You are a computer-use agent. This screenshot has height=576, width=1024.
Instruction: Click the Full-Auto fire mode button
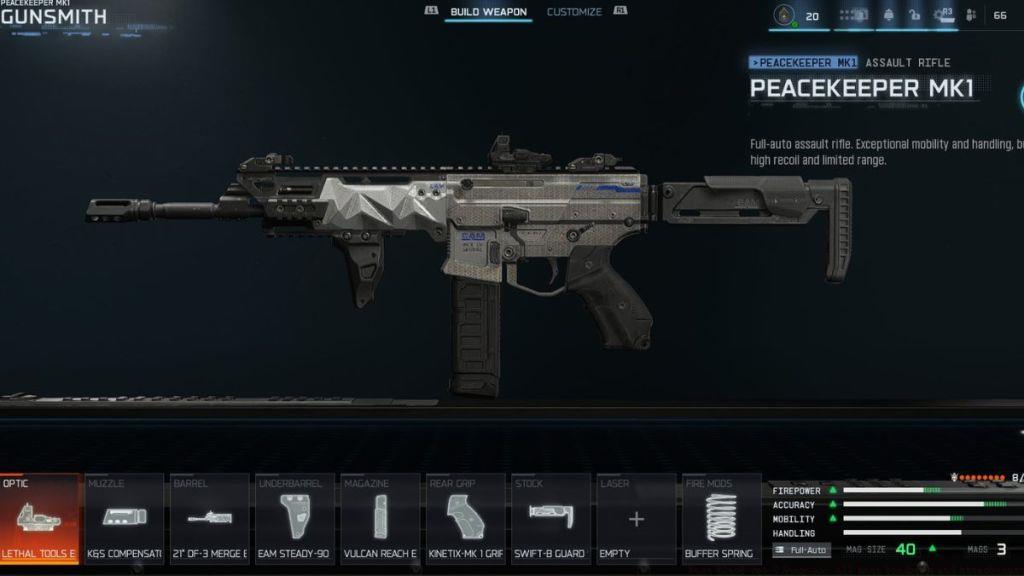point(802,550)
